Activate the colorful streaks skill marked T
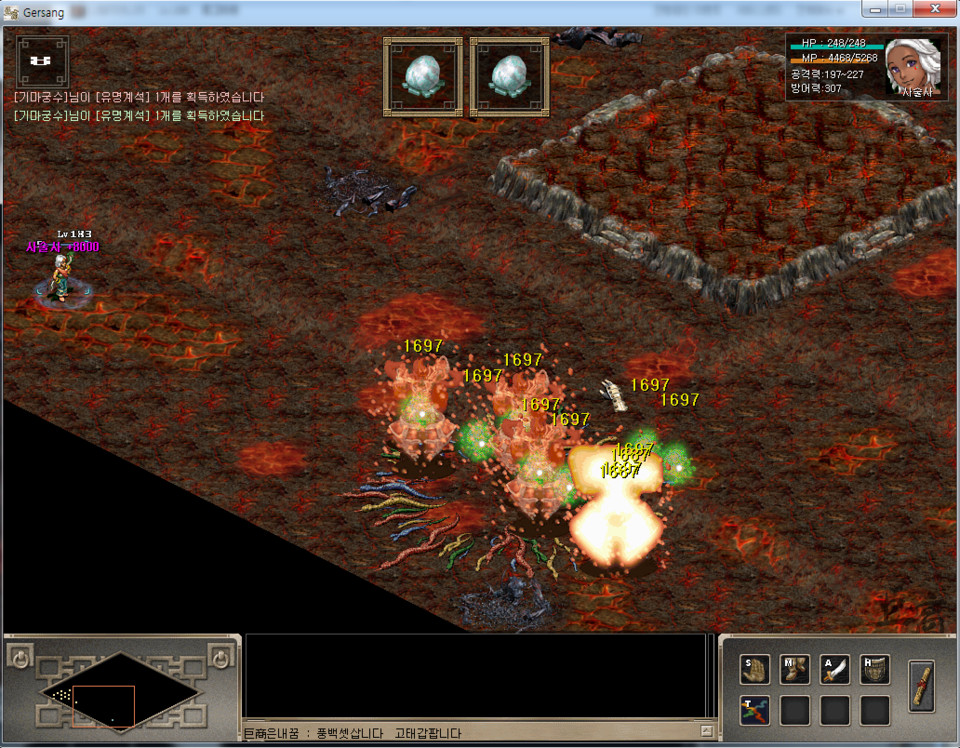Screen dimensions: 960x748 (x=754, y=710)
